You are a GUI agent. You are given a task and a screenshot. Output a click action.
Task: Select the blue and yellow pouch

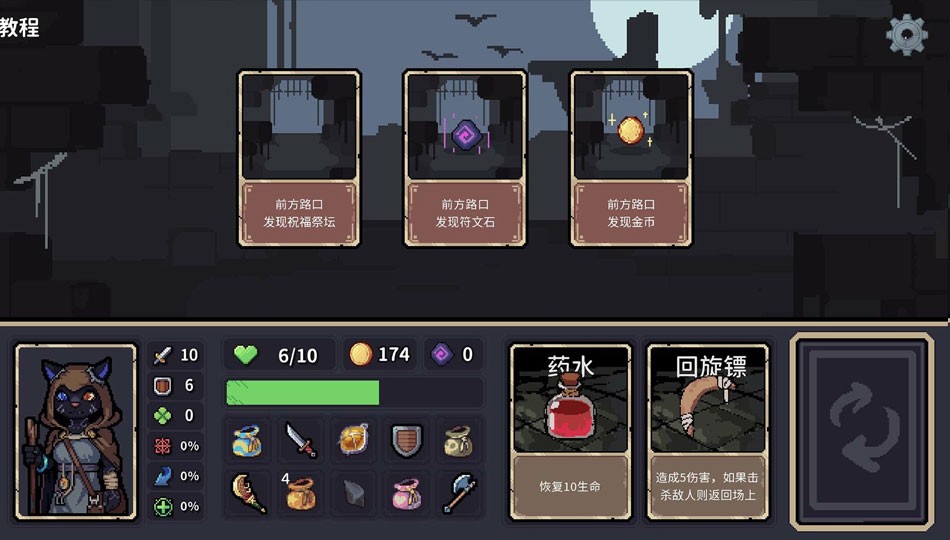click(247, 440)
